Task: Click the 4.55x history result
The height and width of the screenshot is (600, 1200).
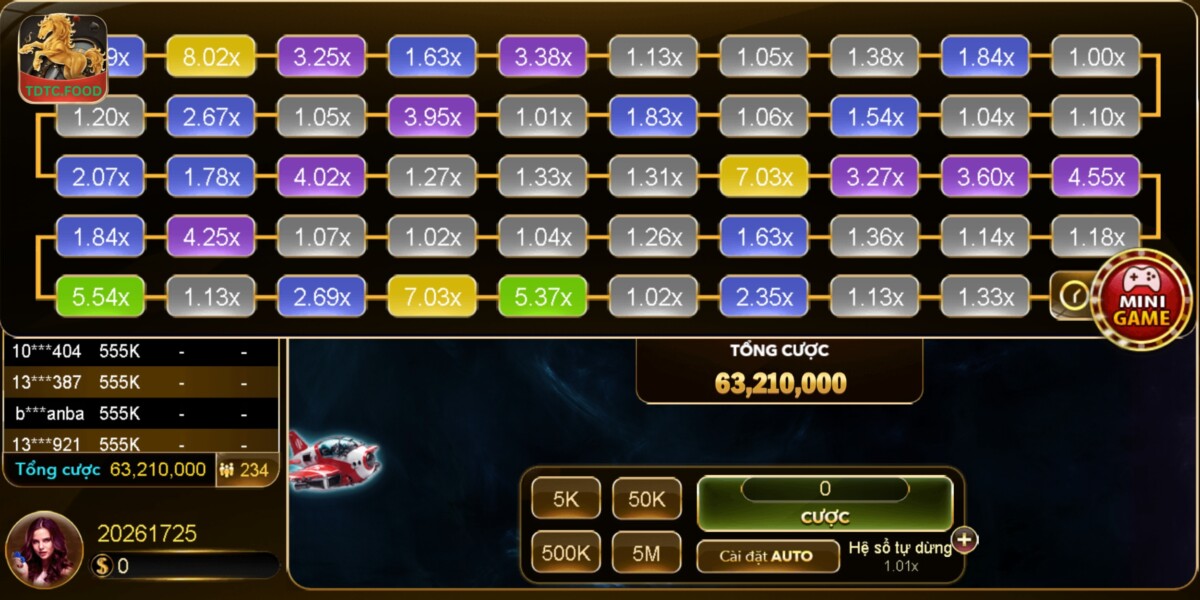Action: (1096, 177)
